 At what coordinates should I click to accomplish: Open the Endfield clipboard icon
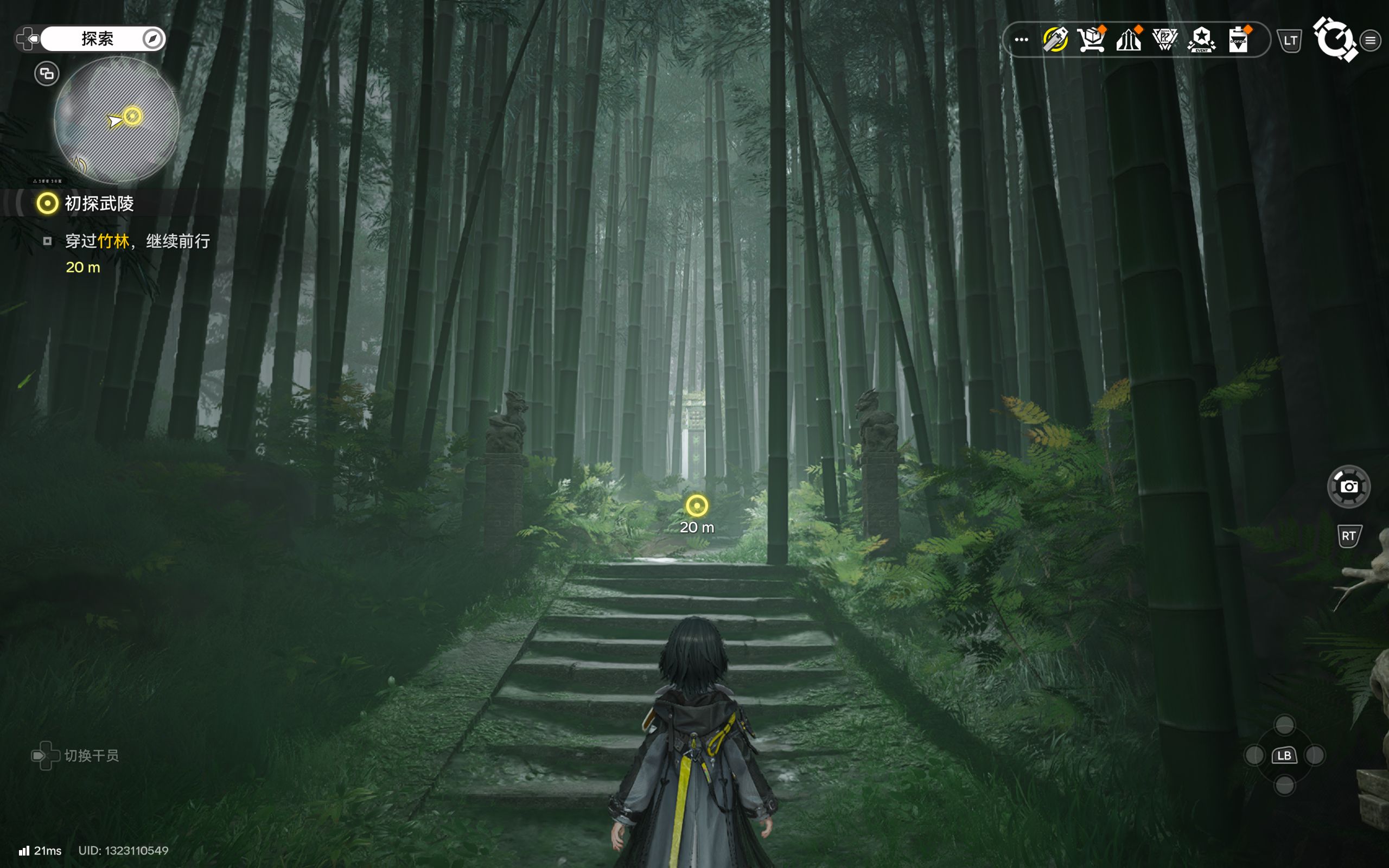click(1238, 40)
